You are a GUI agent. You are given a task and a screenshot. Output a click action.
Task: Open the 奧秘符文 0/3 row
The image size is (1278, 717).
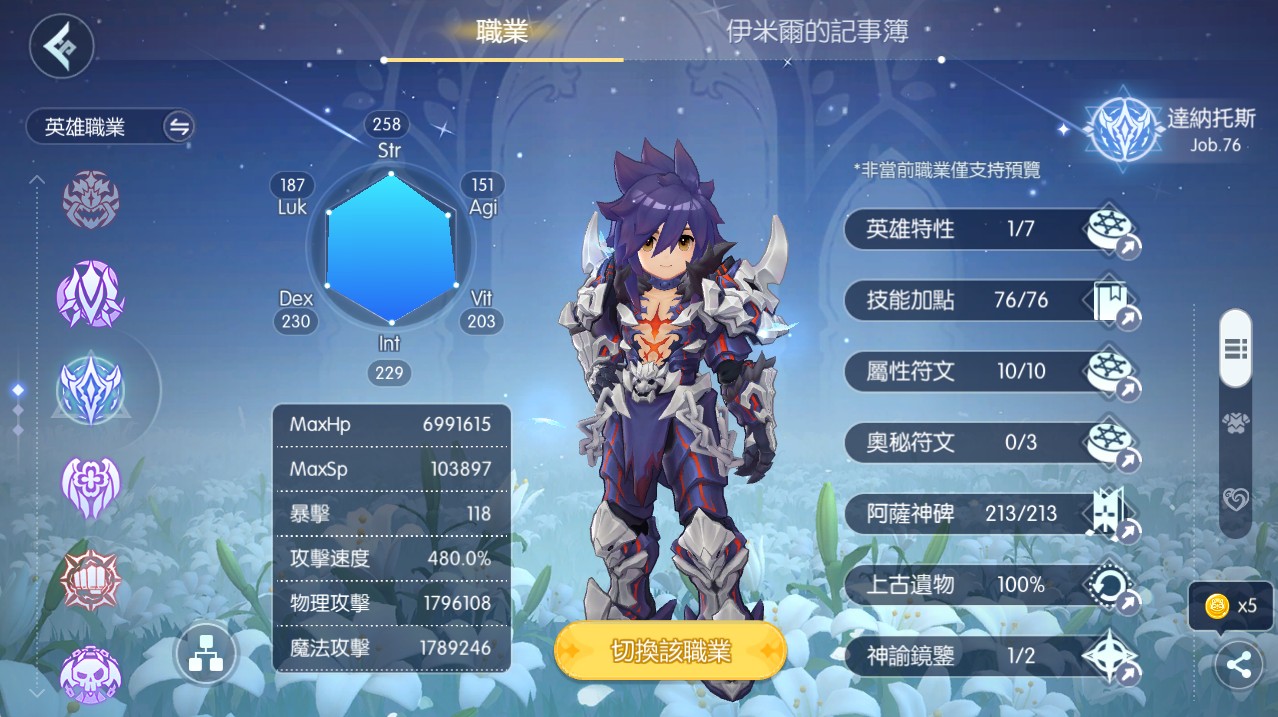point(990,442)
